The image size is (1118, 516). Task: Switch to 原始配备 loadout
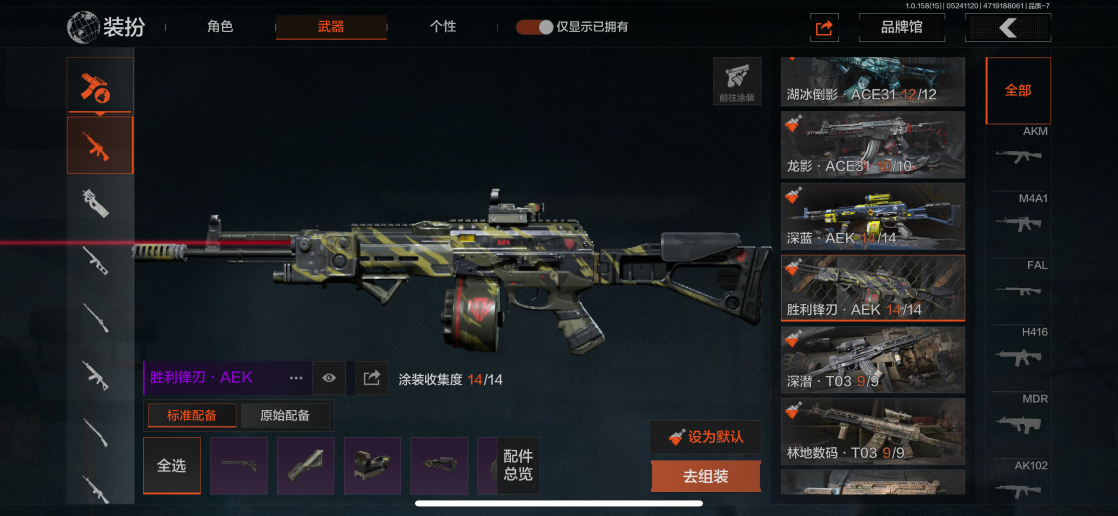[x=285, y=415]
